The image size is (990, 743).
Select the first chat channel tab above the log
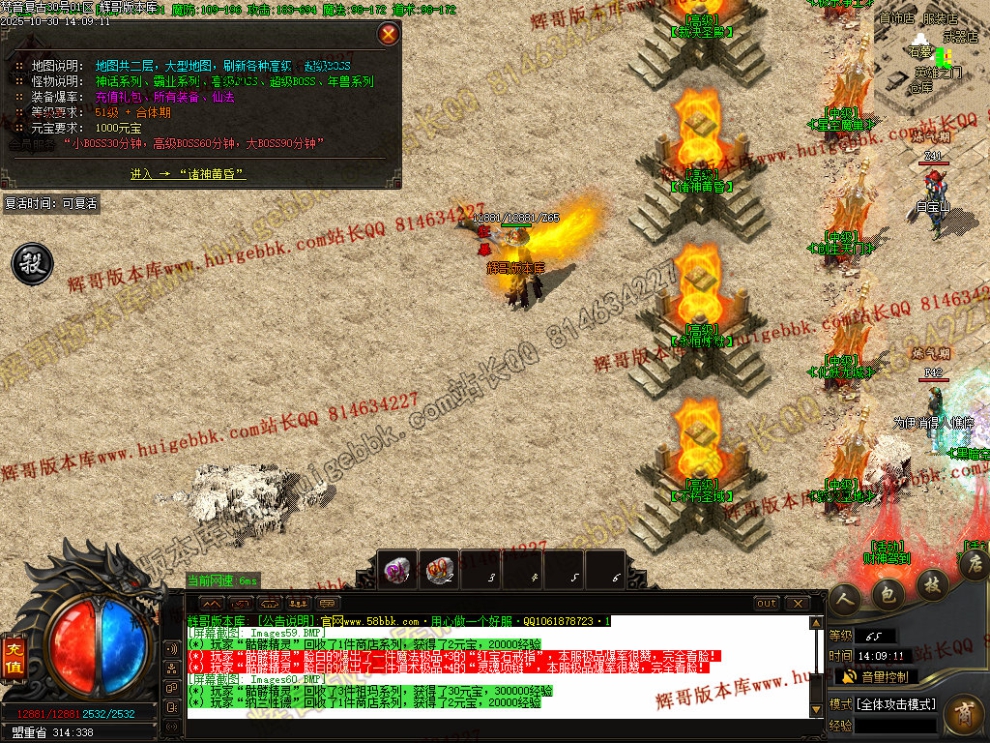click(211, 604)
